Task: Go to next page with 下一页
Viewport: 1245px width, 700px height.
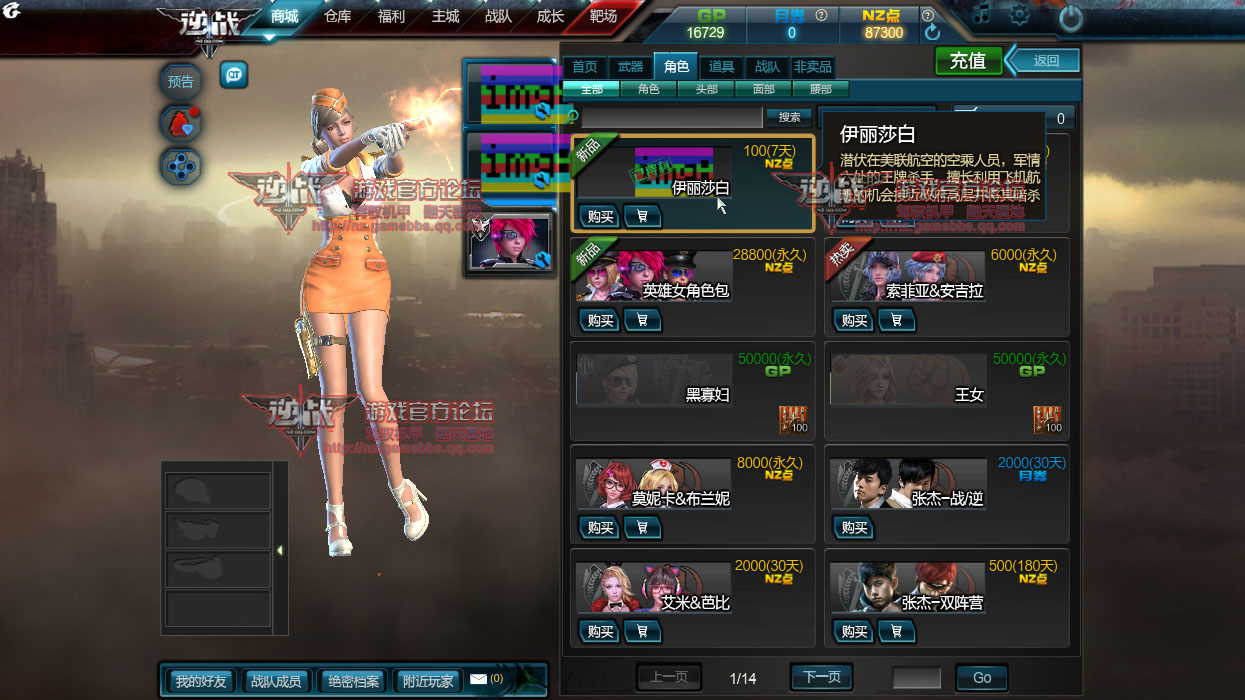Action: click(x=822, y=677)
